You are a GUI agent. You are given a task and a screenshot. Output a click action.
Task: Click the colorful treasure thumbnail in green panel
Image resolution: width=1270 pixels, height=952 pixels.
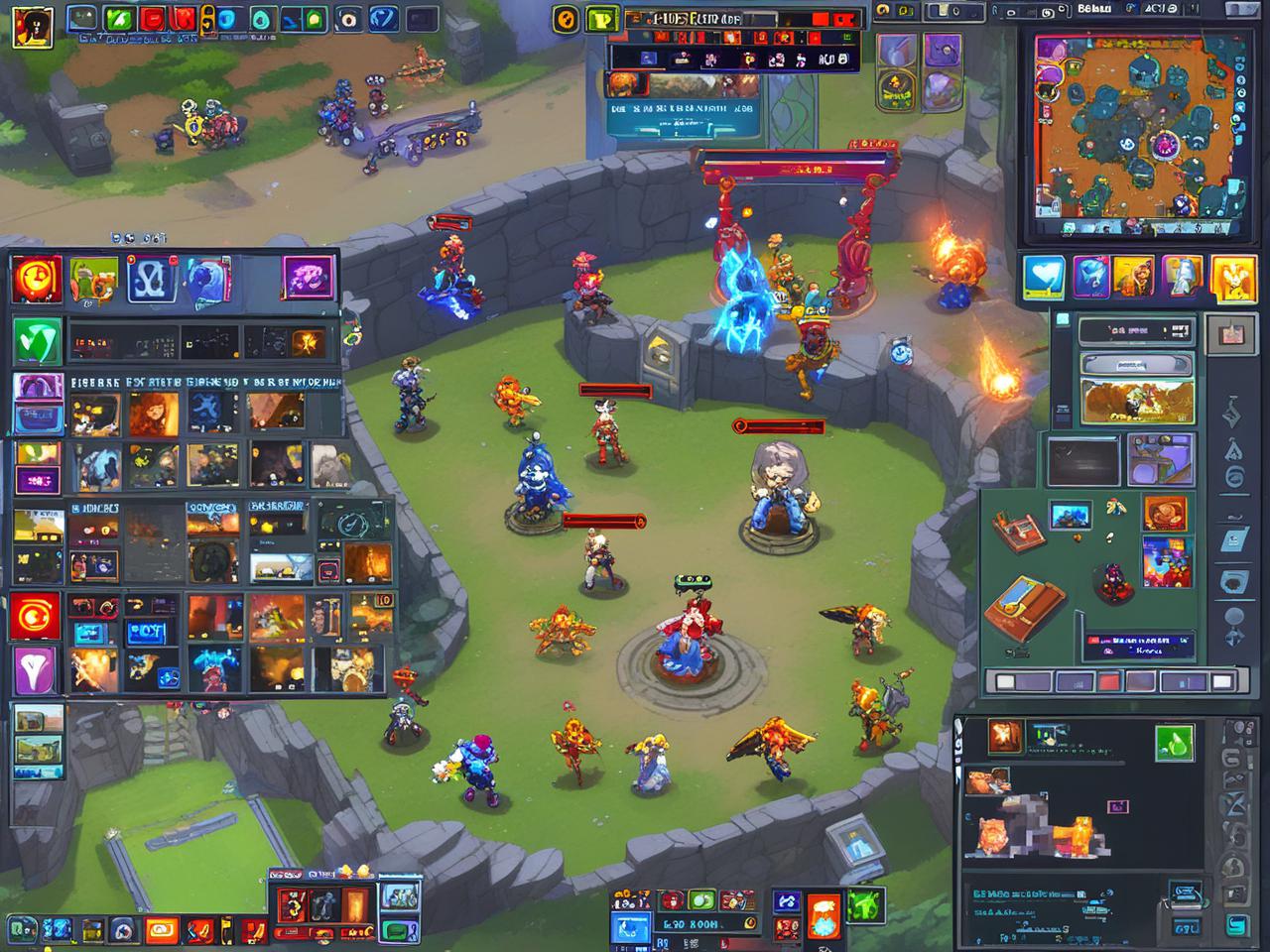coord(1166,560)
